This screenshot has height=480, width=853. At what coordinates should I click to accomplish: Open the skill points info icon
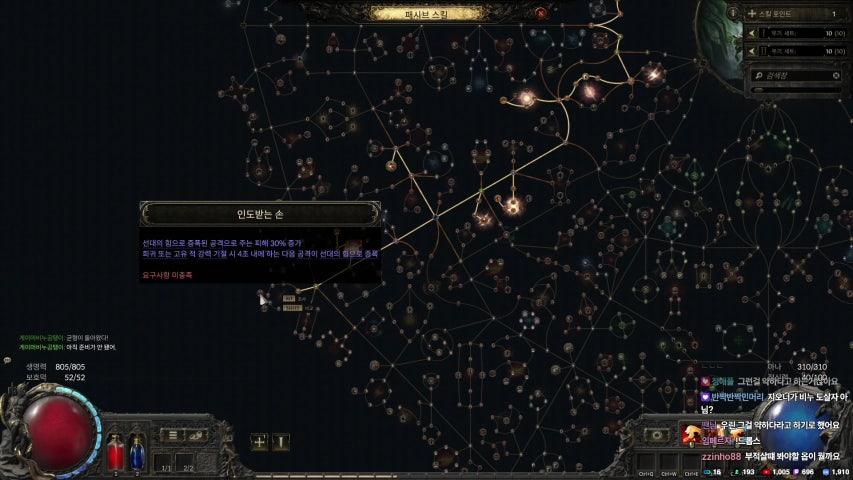(733, 13)
